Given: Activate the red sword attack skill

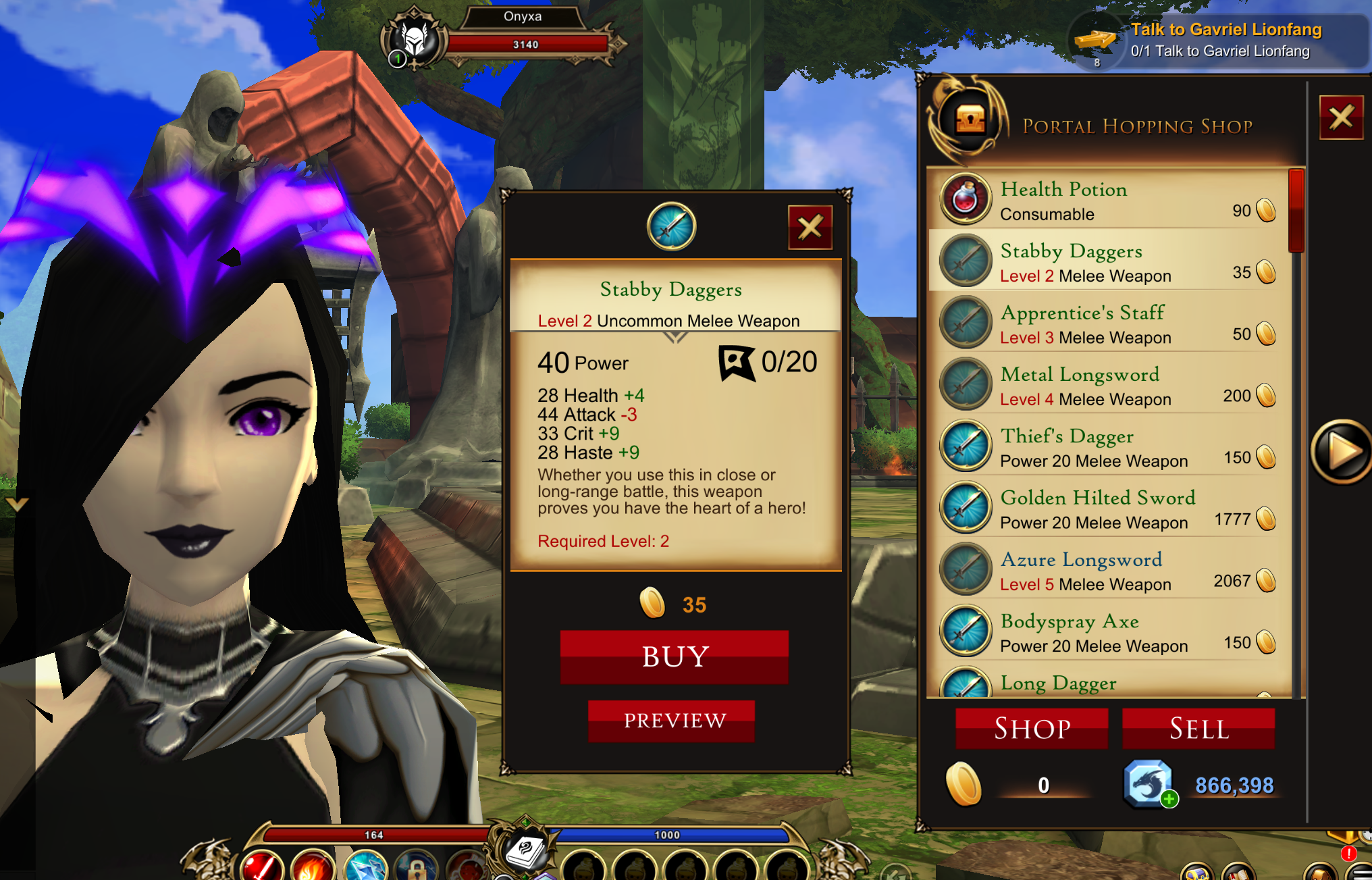Looking at the screenshot, I should click(x=262, y=866).
